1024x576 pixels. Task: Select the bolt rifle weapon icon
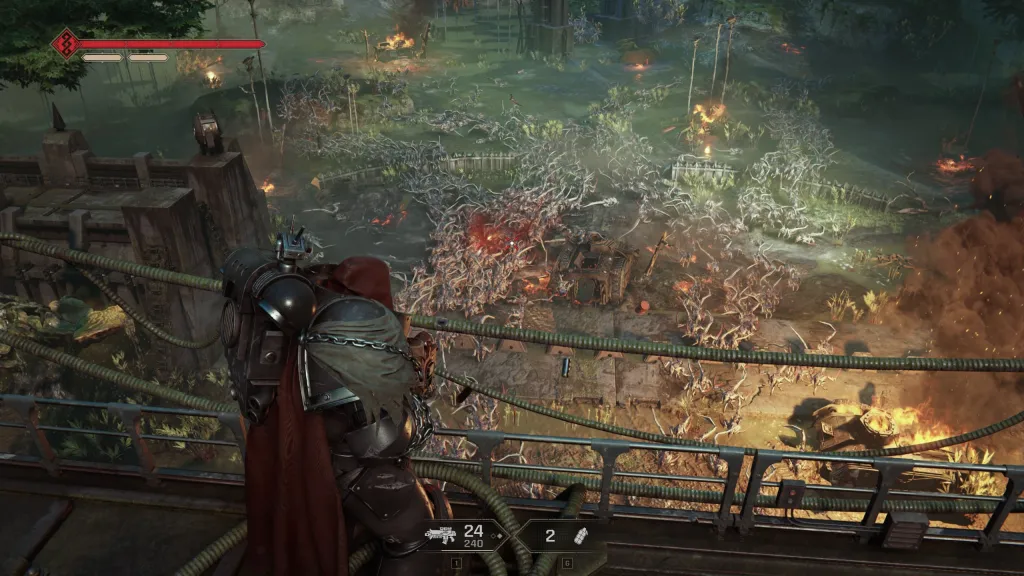(440, 535)
